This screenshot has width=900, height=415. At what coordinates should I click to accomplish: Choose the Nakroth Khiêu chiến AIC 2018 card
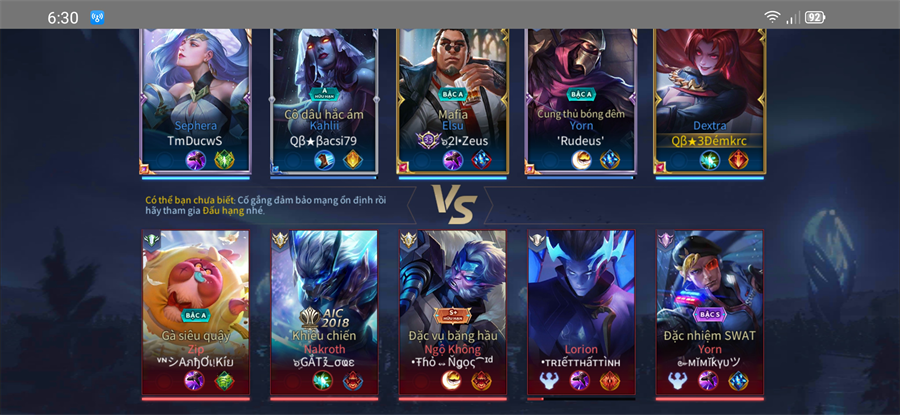point(324,312)
